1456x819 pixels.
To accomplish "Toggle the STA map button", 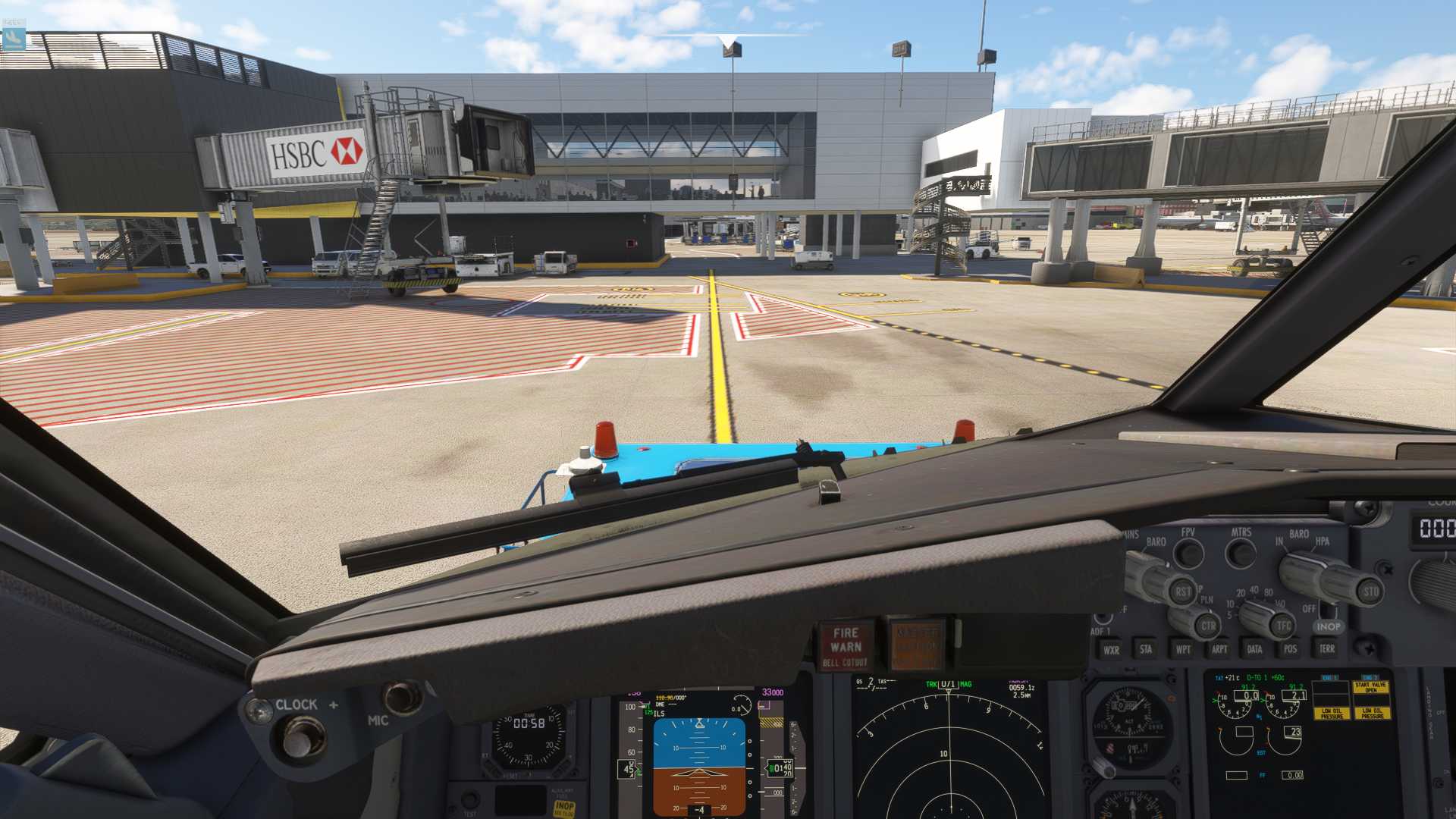I will click(1146, 649).
